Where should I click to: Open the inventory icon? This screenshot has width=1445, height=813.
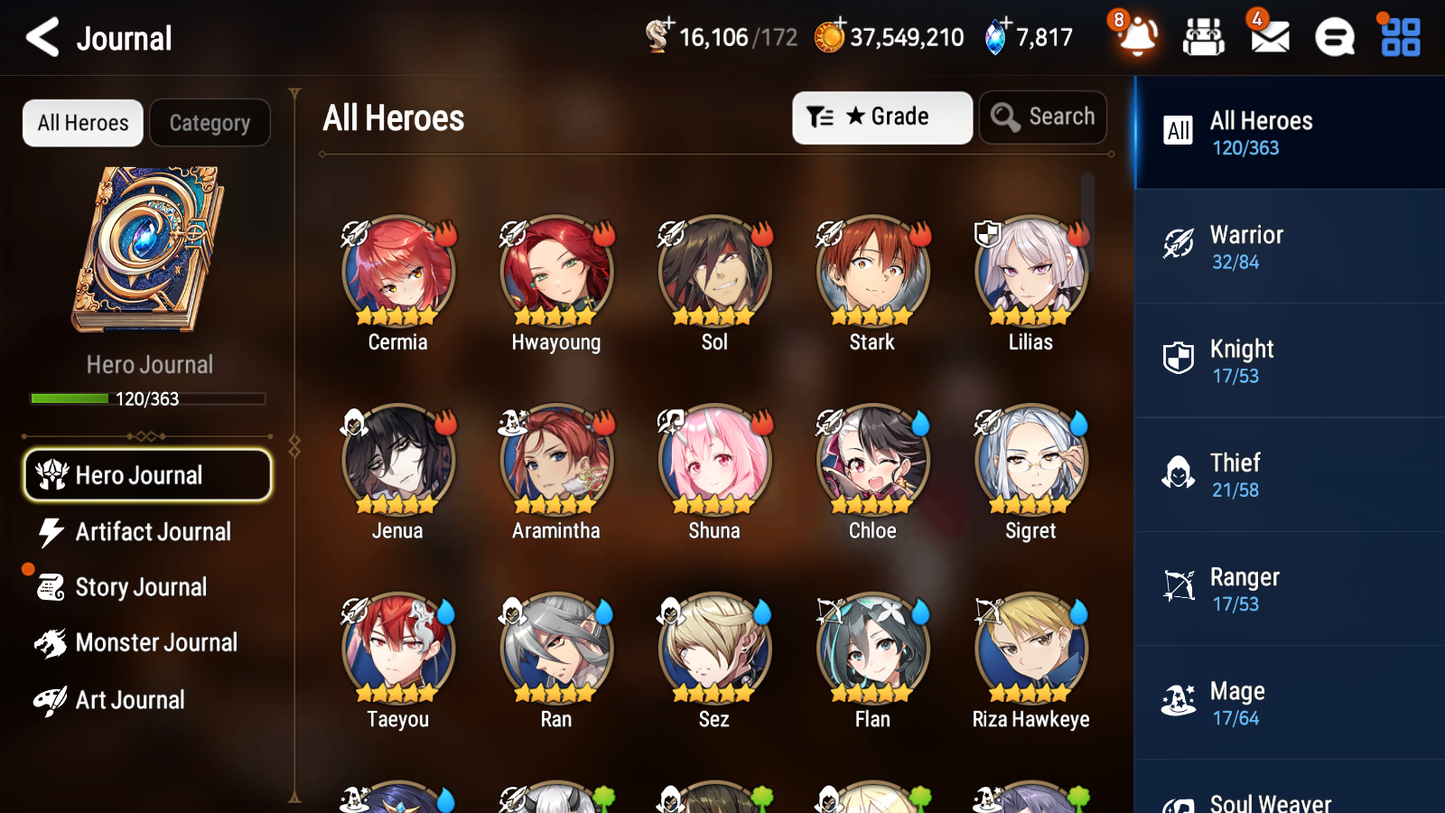point(1203,37)
